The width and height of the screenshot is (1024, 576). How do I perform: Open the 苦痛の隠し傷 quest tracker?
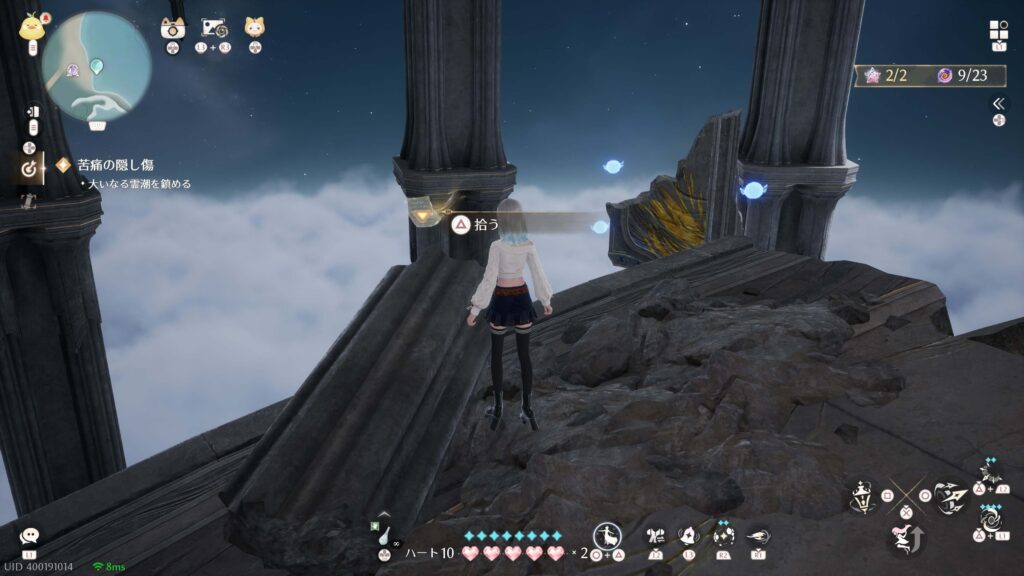click(105, 165)
